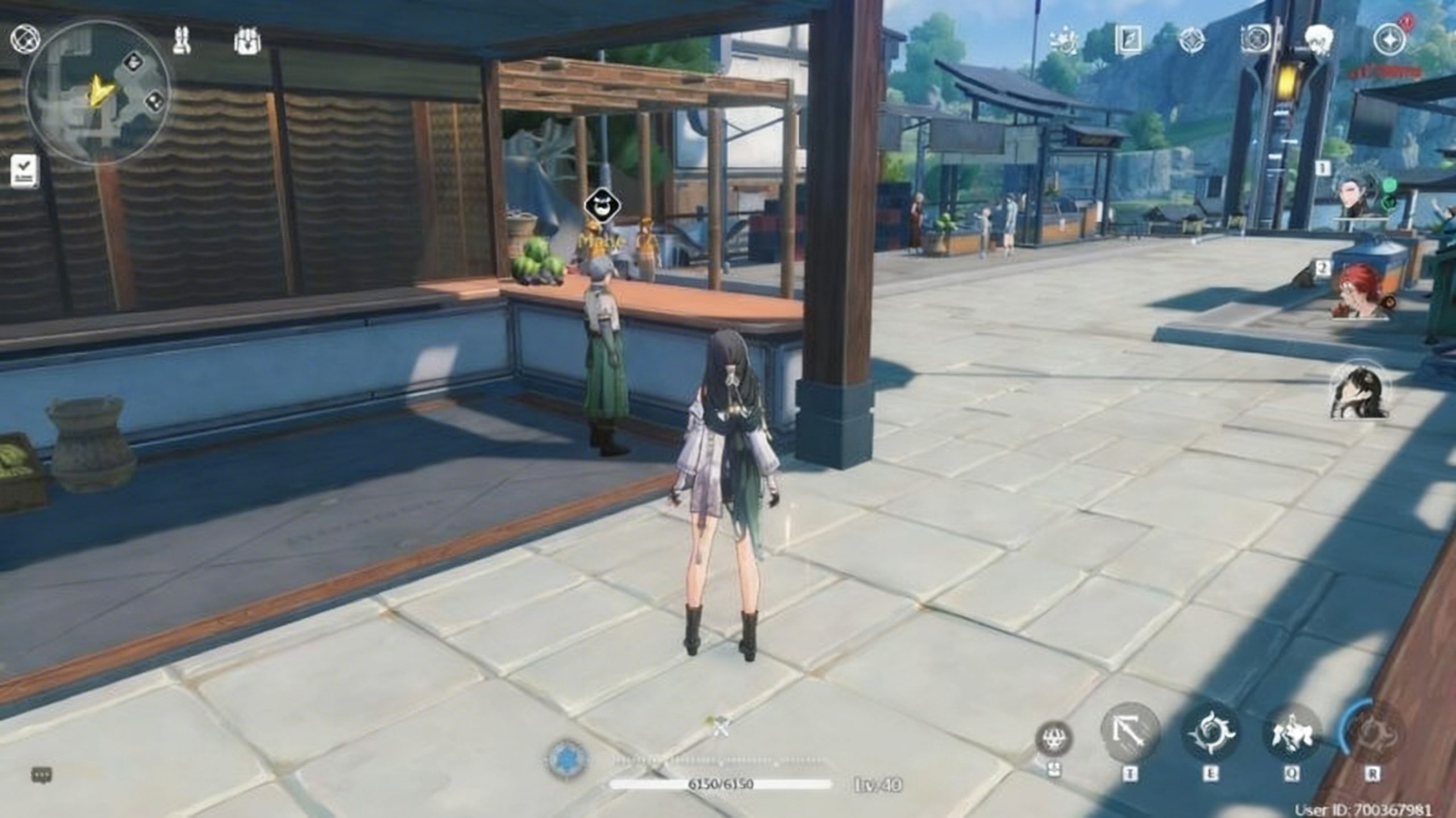This screenshot has width=1456, height=818.
Task: Open the team figures icon near minimap
Action: [181, 40]
